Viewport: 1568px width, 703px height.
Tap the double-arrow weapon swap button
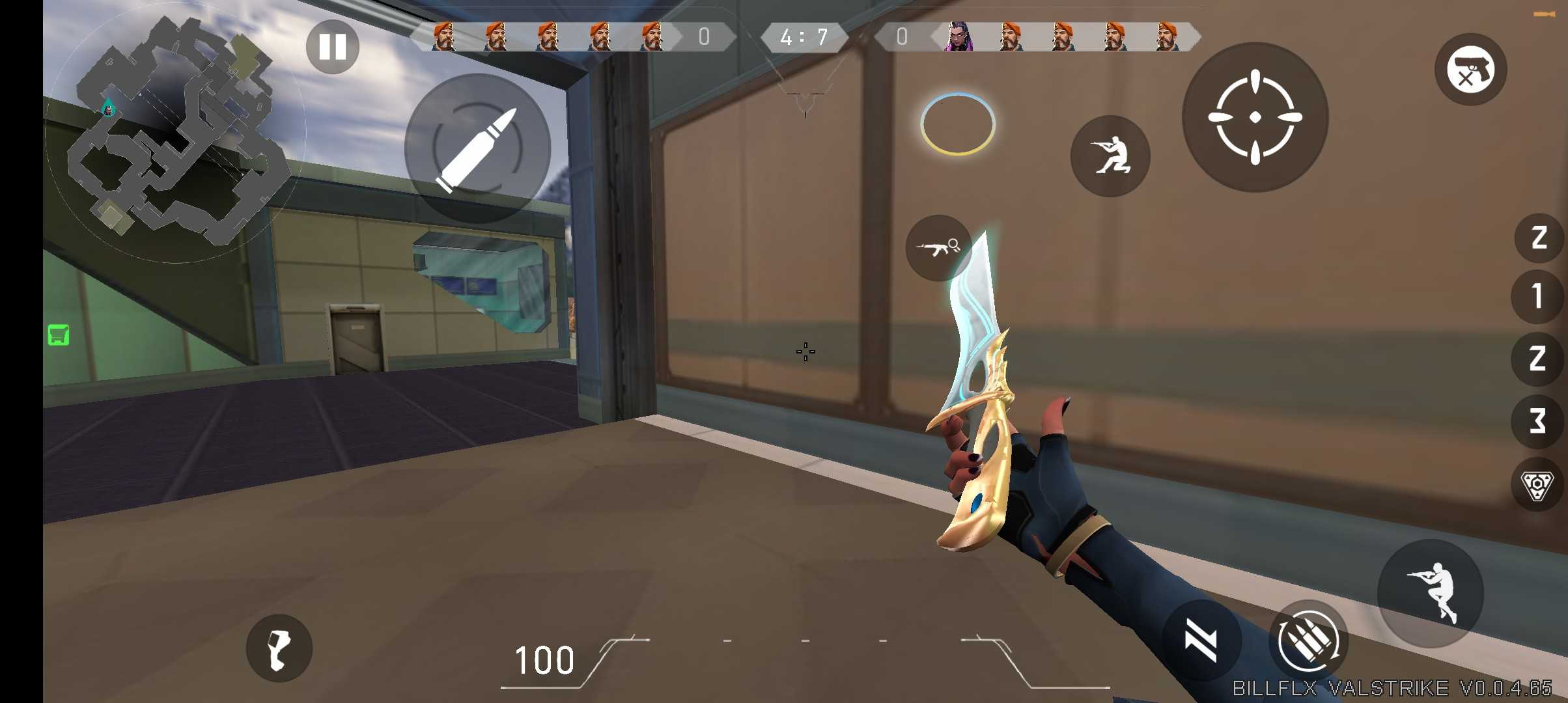(1201, 641)
